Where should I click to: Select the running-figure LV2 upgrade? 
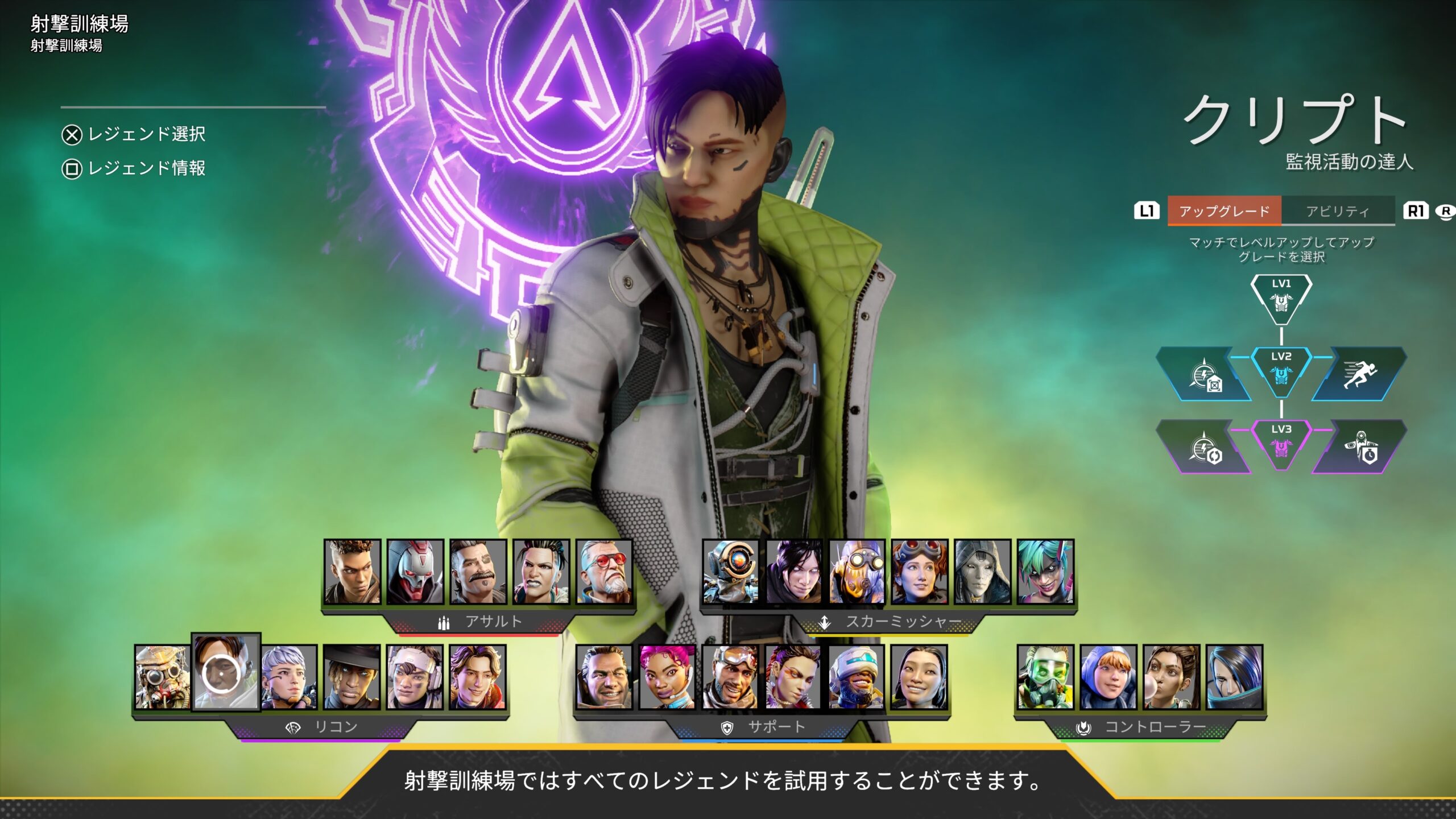tap(1359, 374)
